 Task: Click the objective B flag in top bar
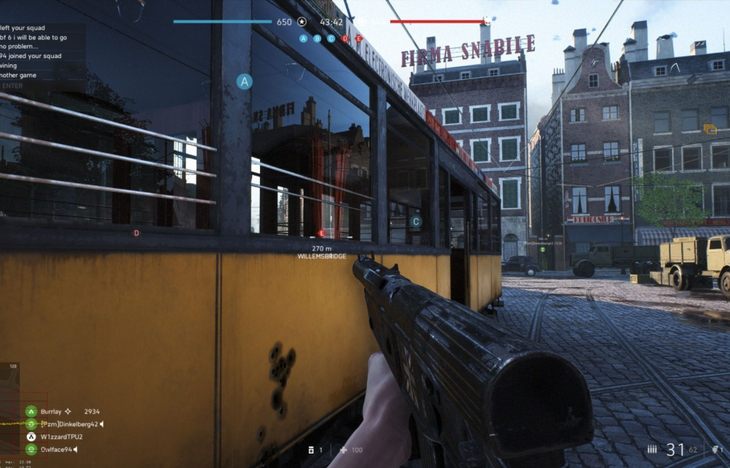click(x=317, y=38)
